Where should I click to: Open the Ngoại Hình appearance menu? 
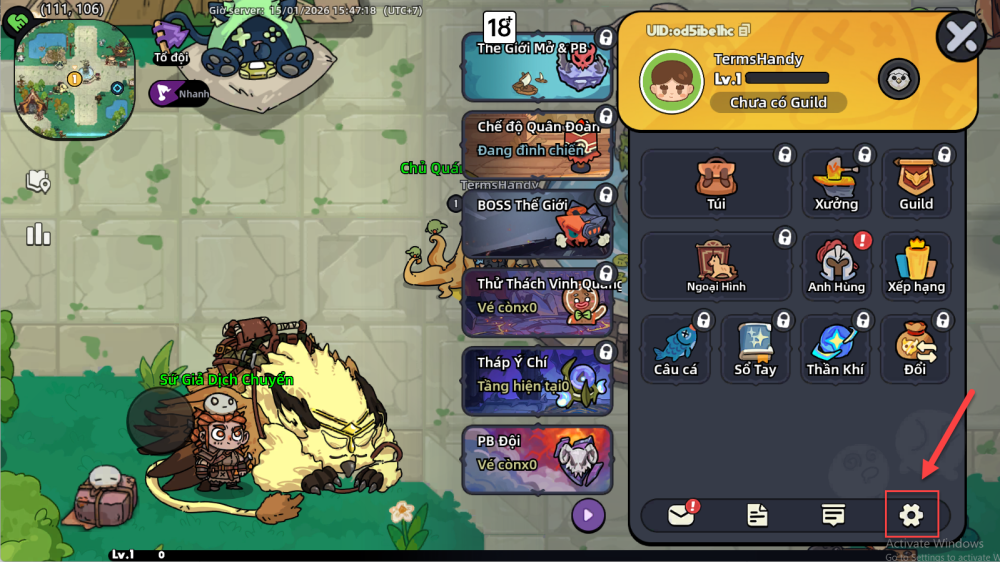click(x=716, y=267)
